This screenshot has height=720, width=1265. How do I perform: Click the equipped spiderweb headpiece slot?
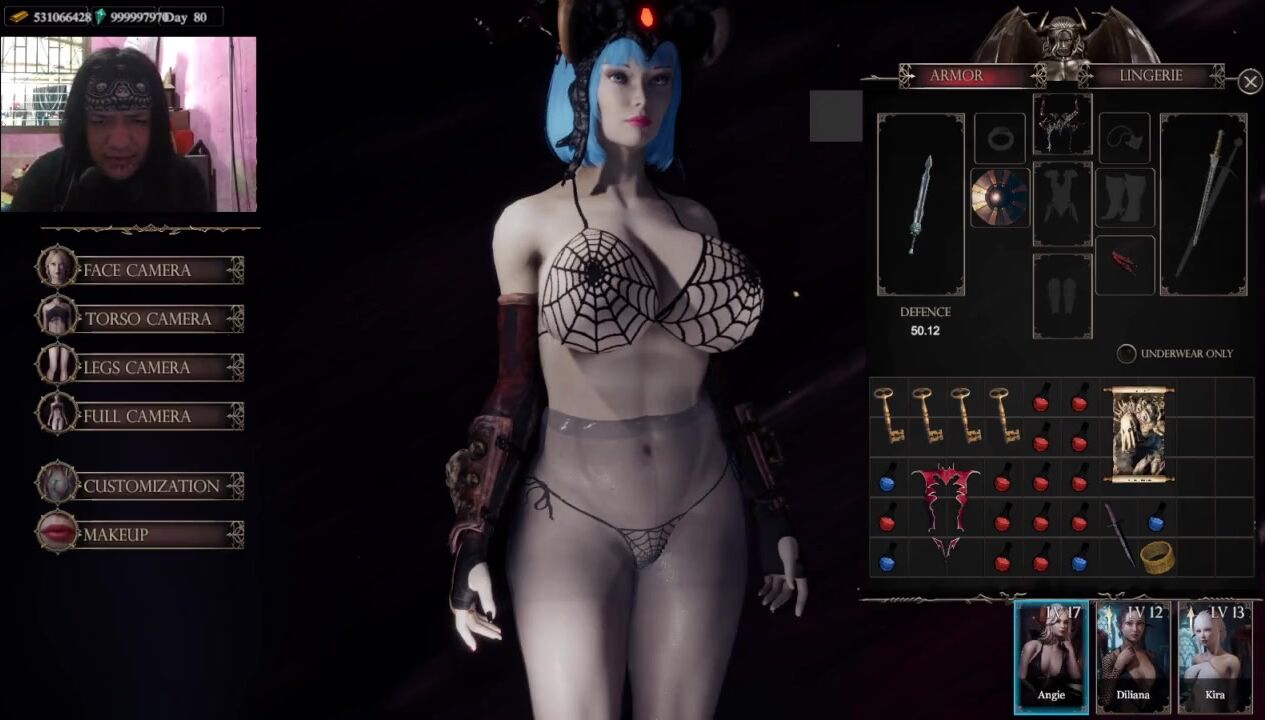(1062, 124)
